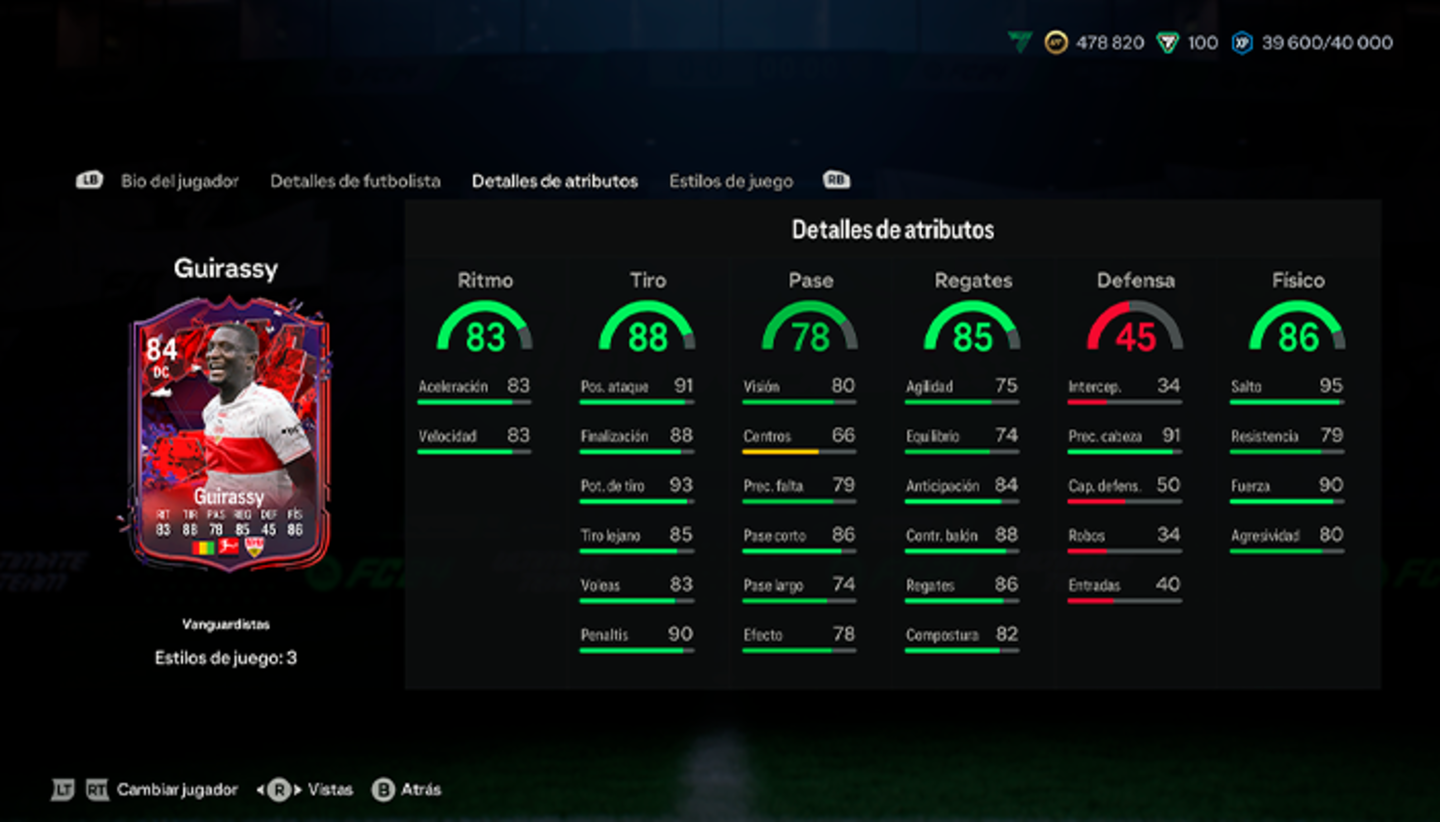Click the Stuttgart club crest on the card

(x=254, y=547)
